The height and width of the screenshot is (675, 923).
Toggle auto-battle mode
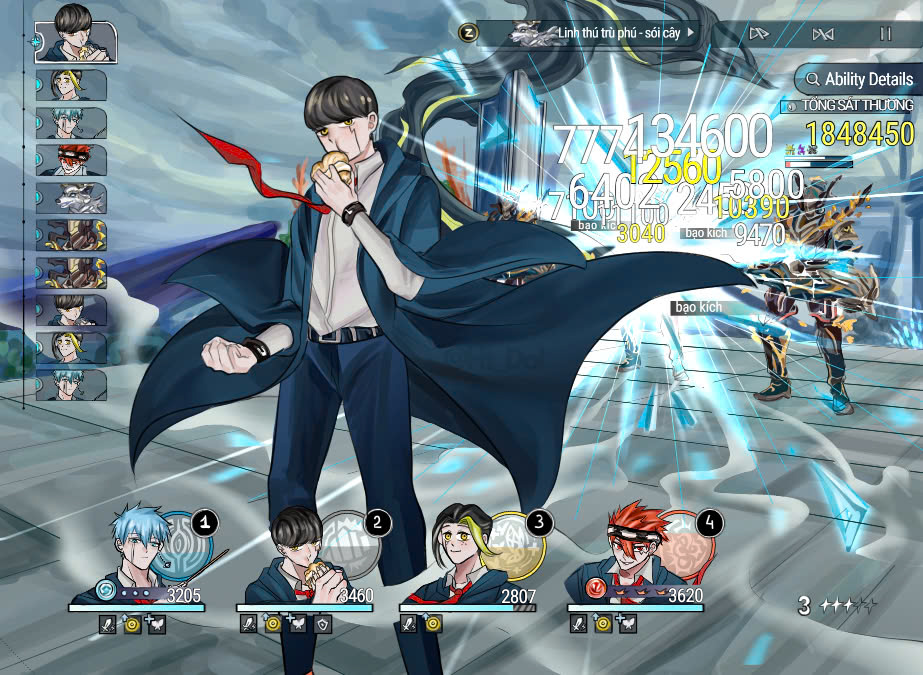coord(823,34)
